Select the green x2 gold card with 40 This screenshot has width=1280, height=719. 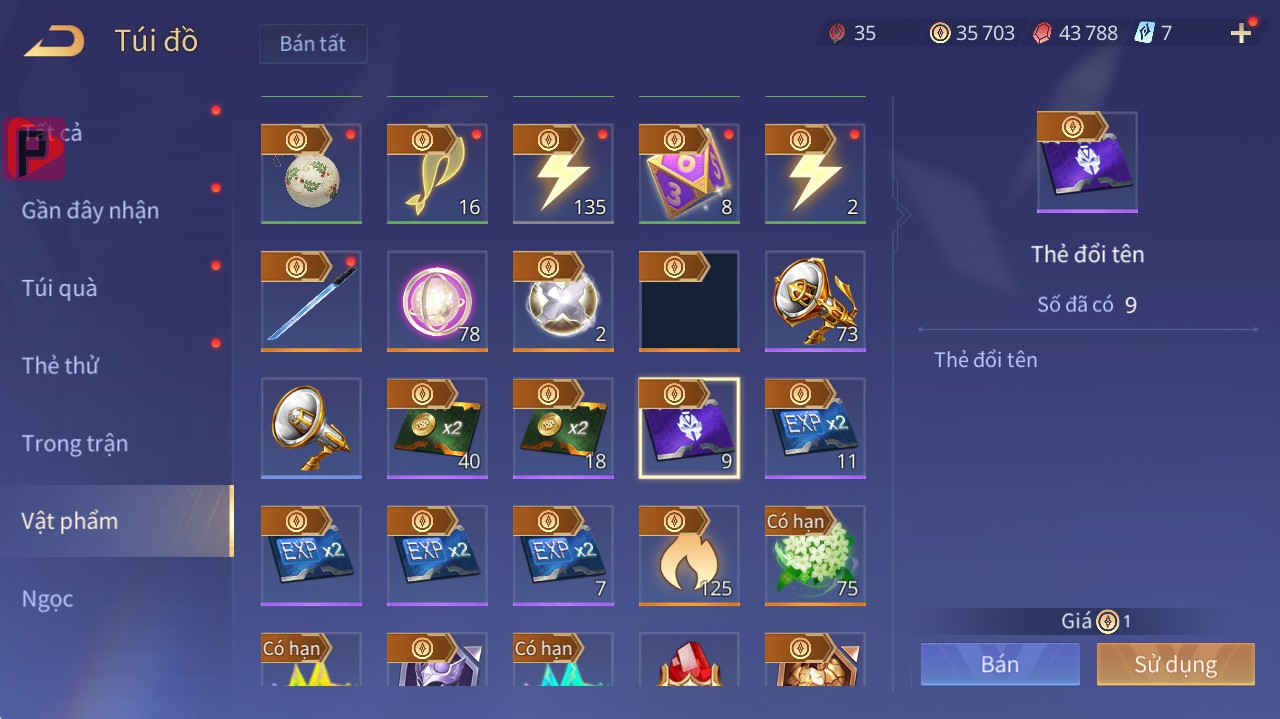coord(437,428)
